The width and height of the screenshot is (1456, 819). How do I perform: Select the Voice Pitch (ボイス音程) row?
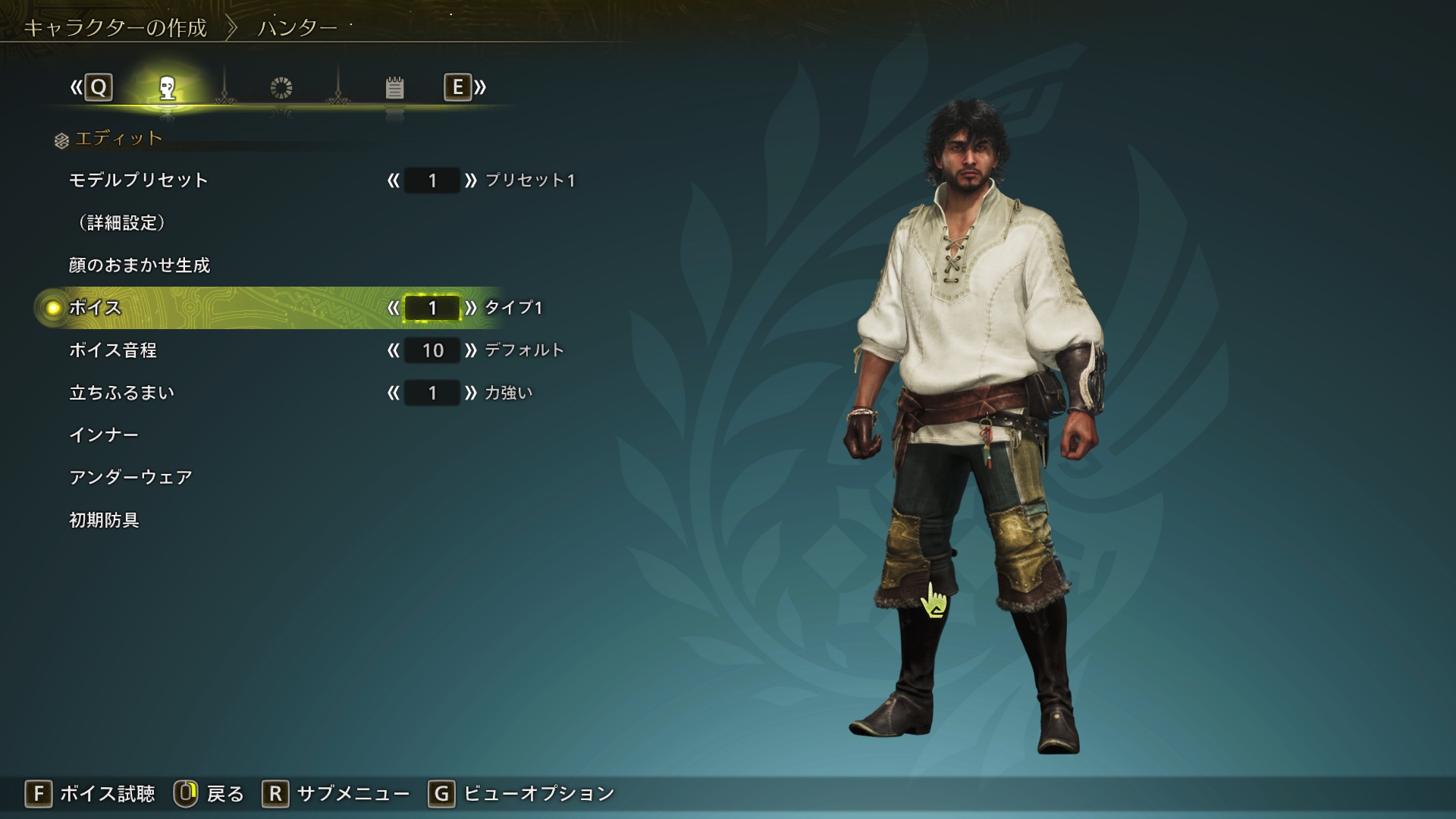point(113,350)
